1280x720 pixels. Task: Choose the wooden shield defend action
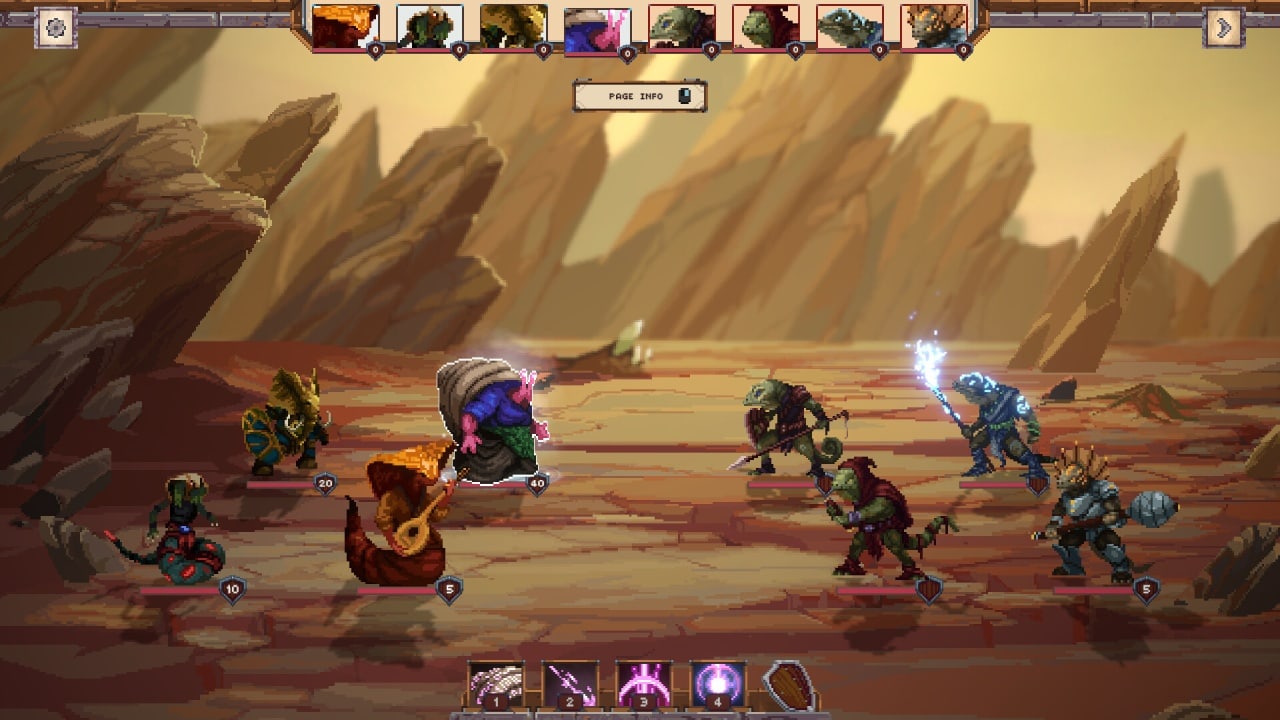point(790,686)
